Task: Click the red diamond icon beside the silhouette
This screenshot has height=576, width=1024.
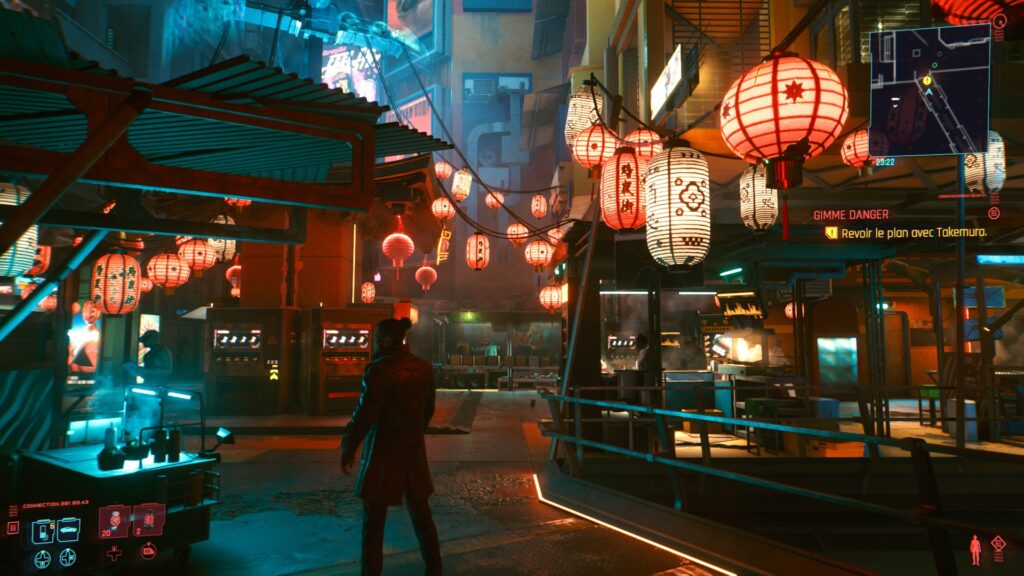Action: [x=997, y=543]
